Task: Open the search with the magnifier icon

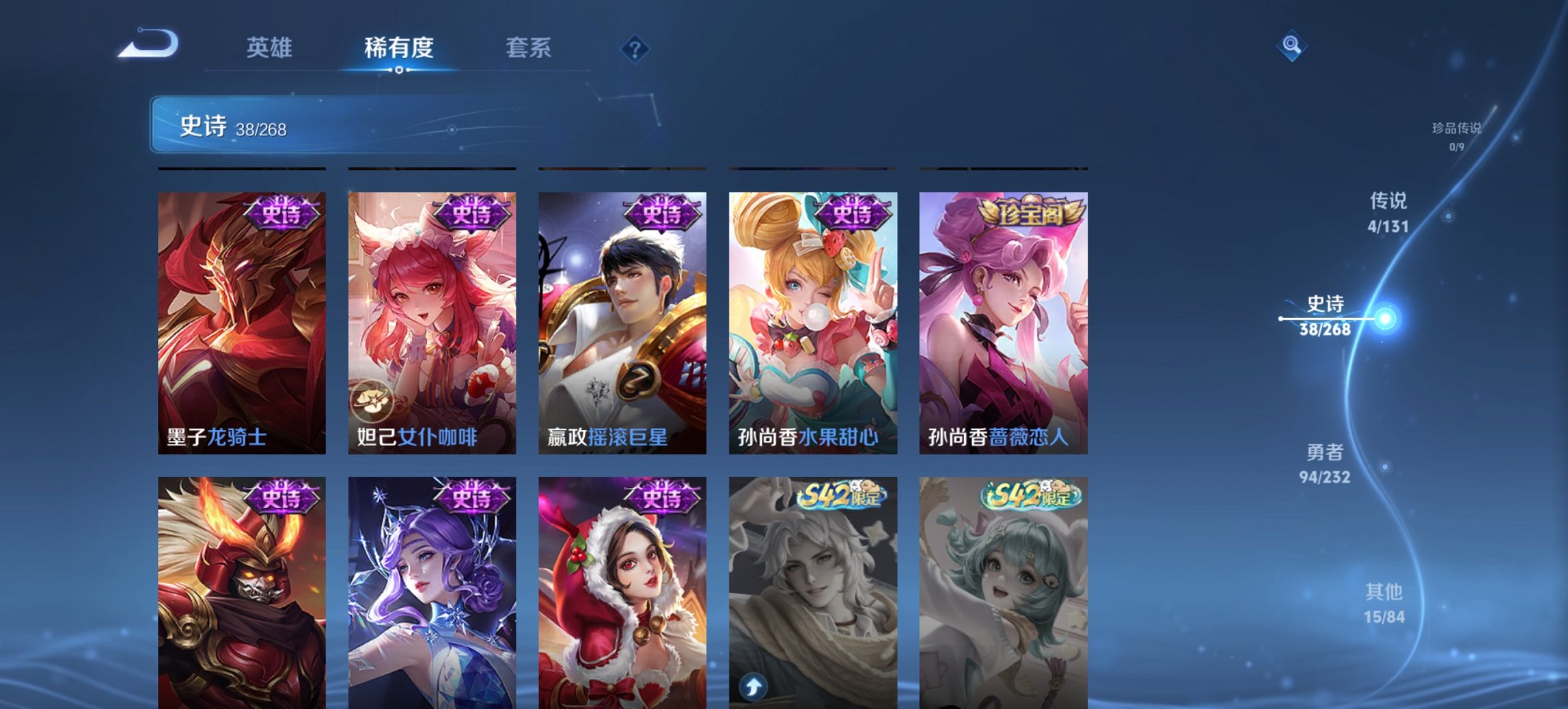Action: coord(1291,46)
